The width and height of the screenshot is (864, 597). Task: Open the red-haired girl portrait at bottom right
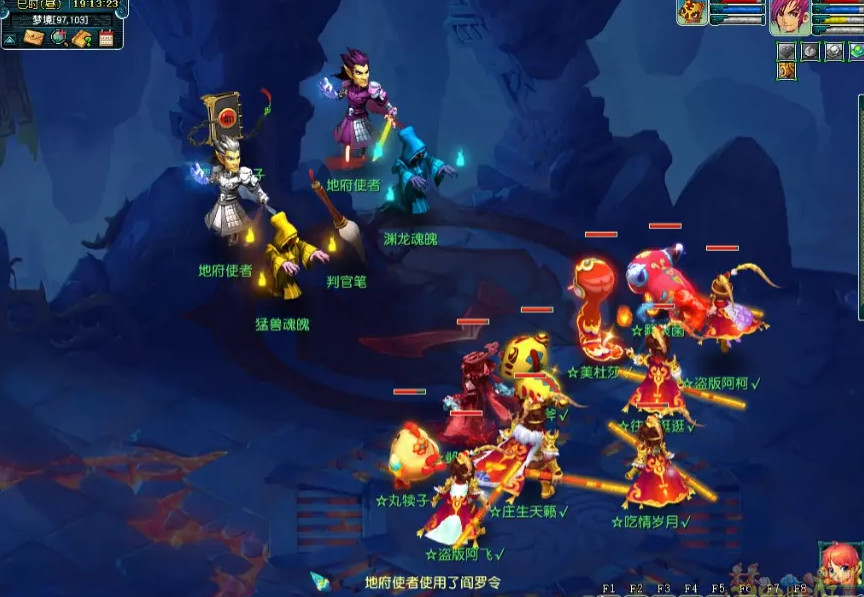838,566
